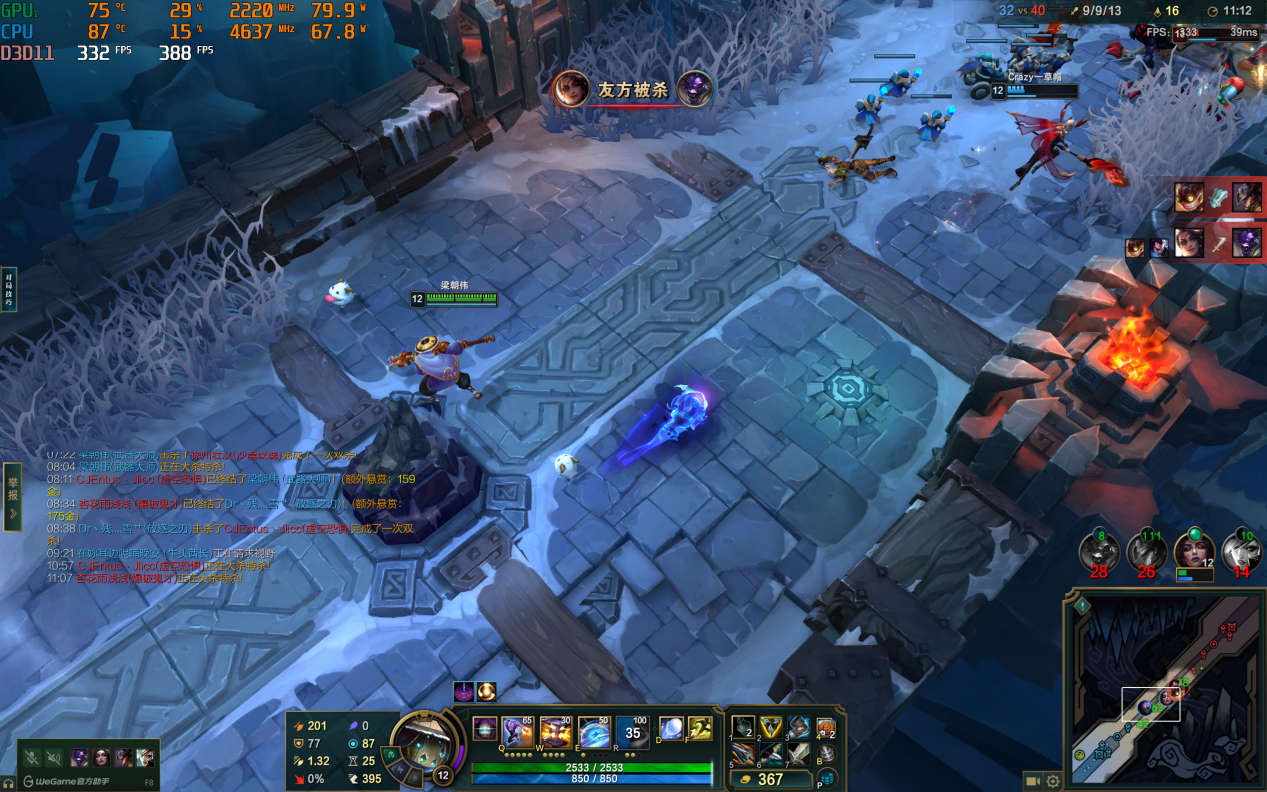Cast the W ability
Viewport: 1267px width, 792px height.
tap(556, 732)
